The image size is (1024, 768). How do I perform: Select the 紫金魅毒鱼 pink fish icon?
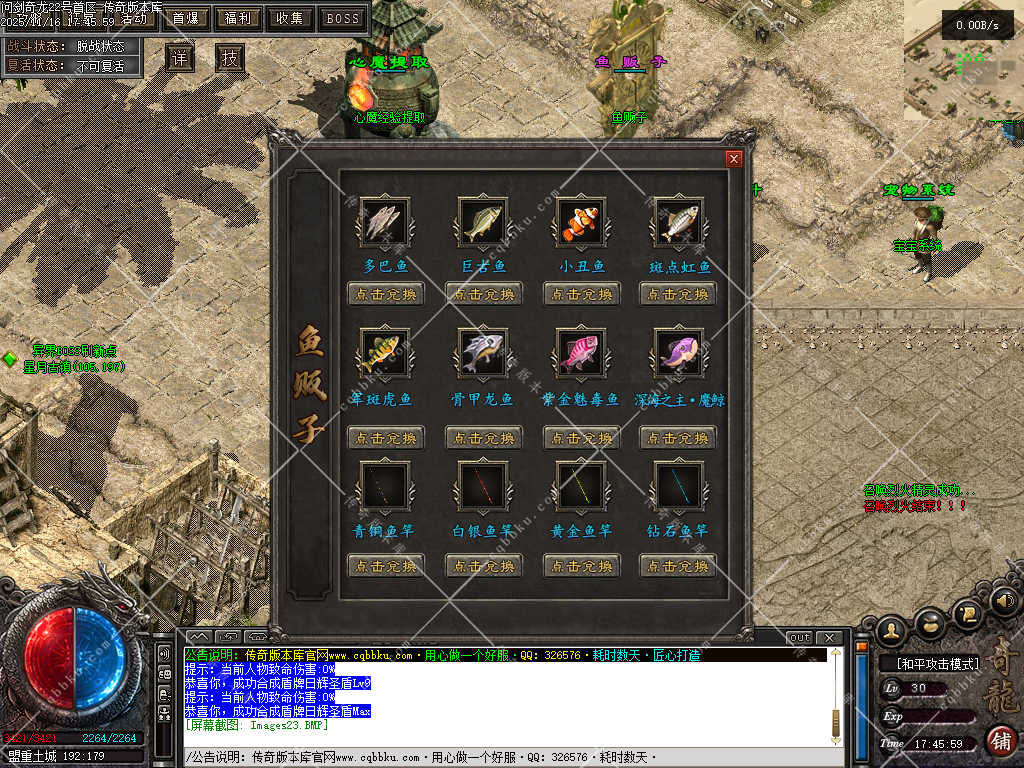581,353
